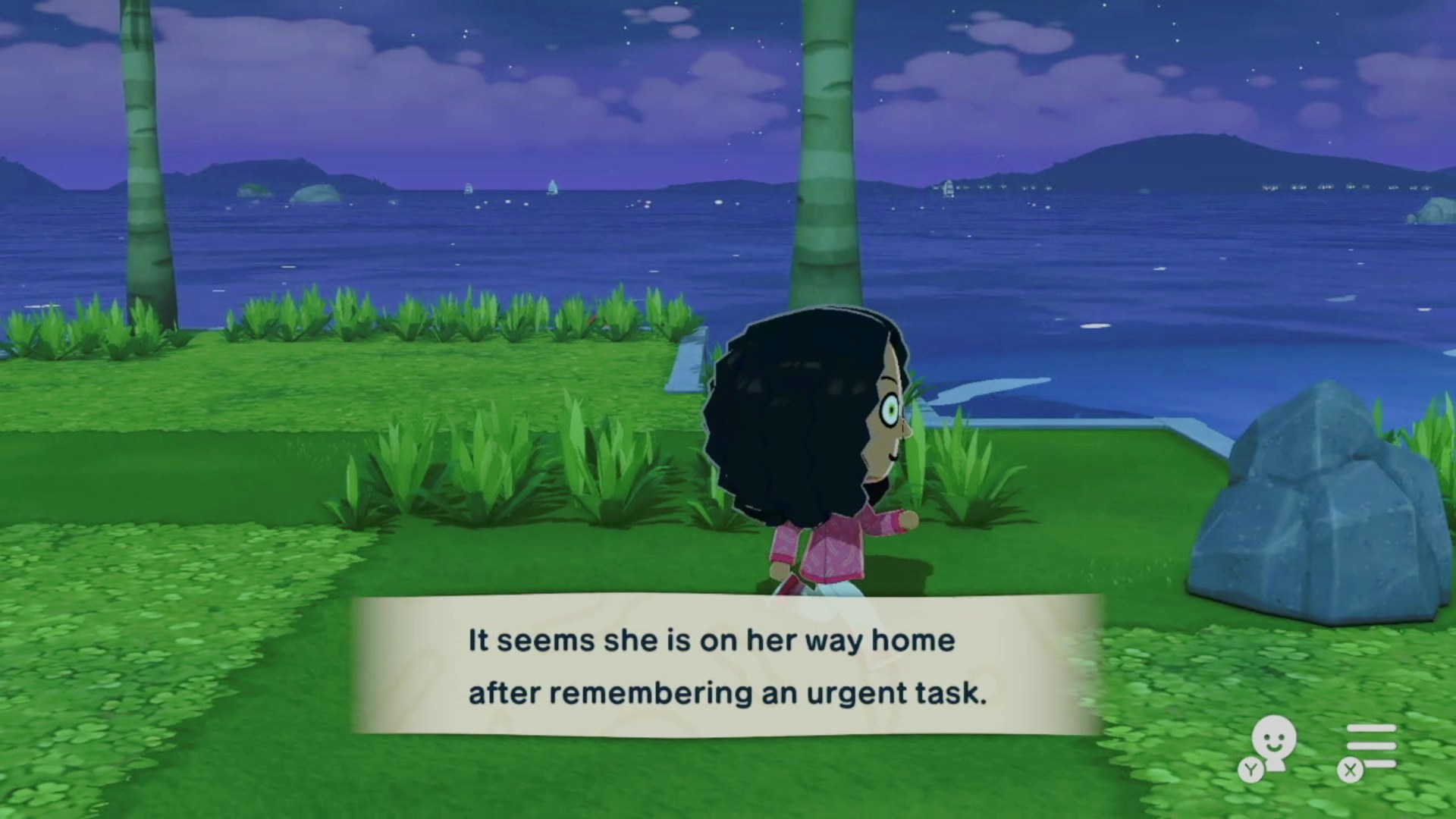Open the Mii face icon
Viewport: 1456px width, 819px height.
[1272, 743]
